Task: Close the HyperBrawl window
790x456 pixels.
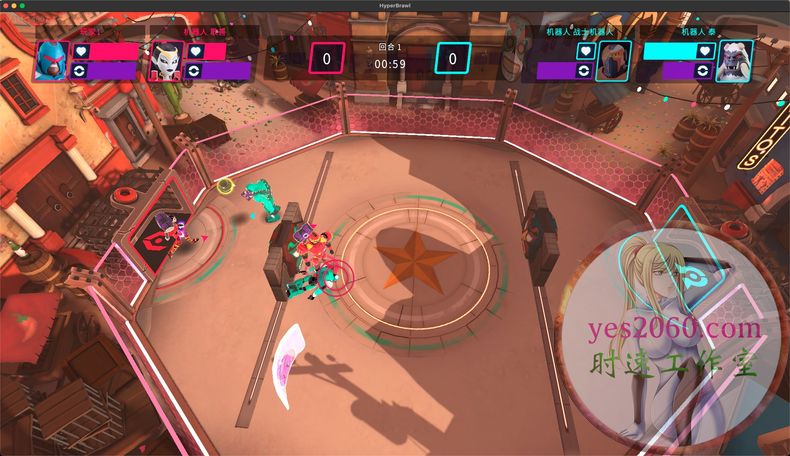Action: [x=7, y=5]
